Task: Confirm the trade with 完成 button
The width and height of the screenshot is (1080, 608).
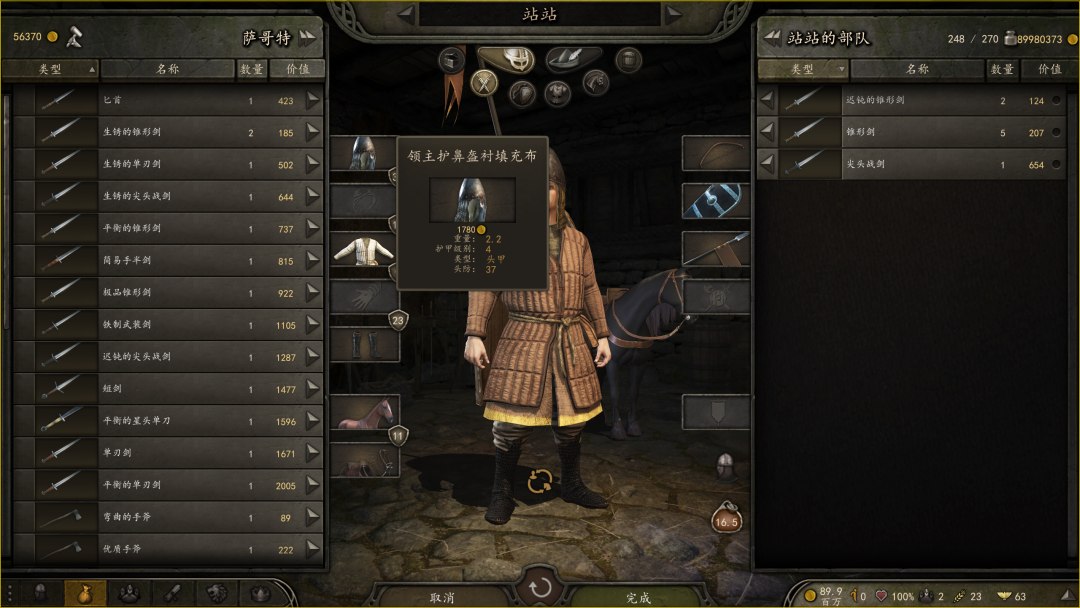Action: pyautogui.click(x=638, y=597)
